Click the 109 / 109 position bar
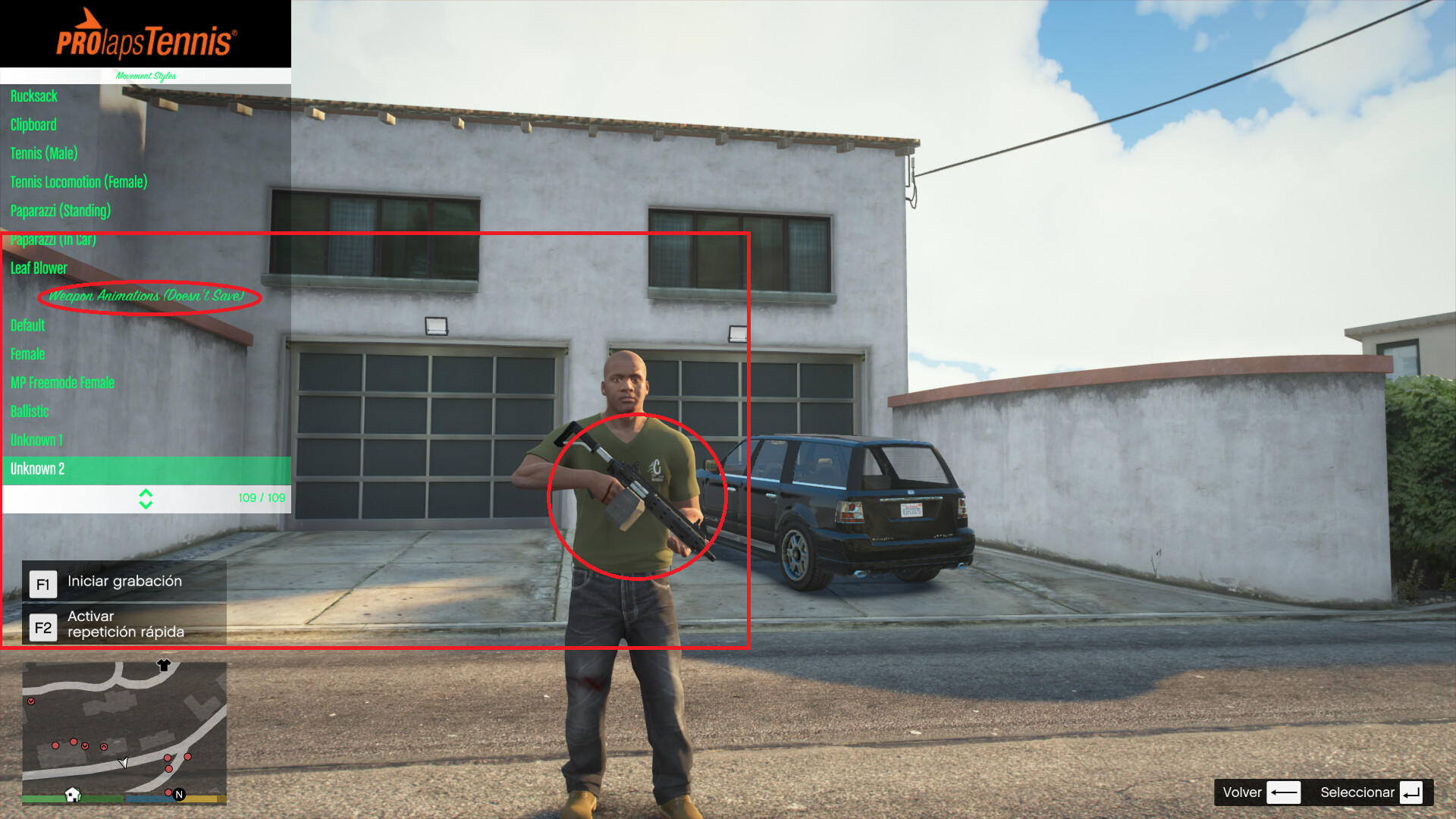Viewport: 1456px width, 819px height. (x=262, y=499)
